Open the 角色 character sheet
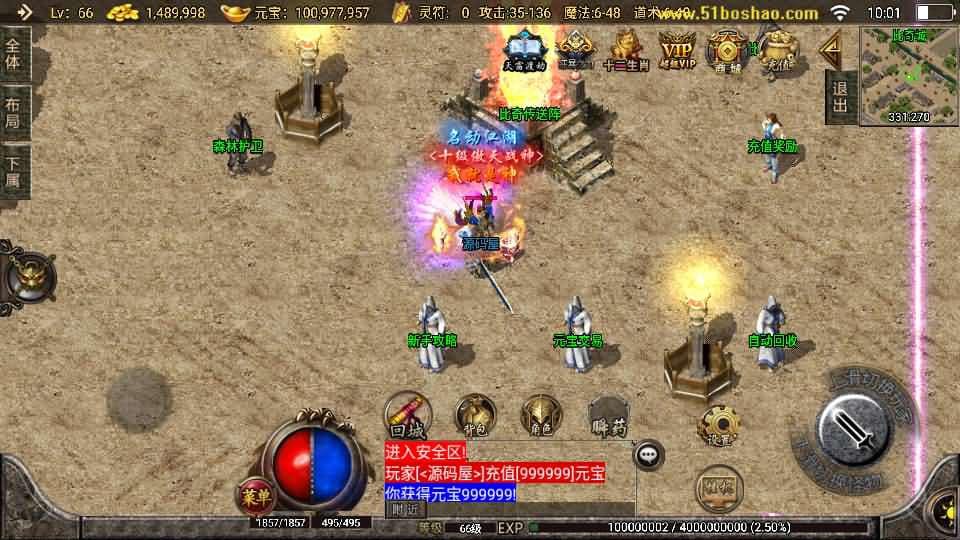The width and height of the screenshot is (960, 540). tap(541, 415)
